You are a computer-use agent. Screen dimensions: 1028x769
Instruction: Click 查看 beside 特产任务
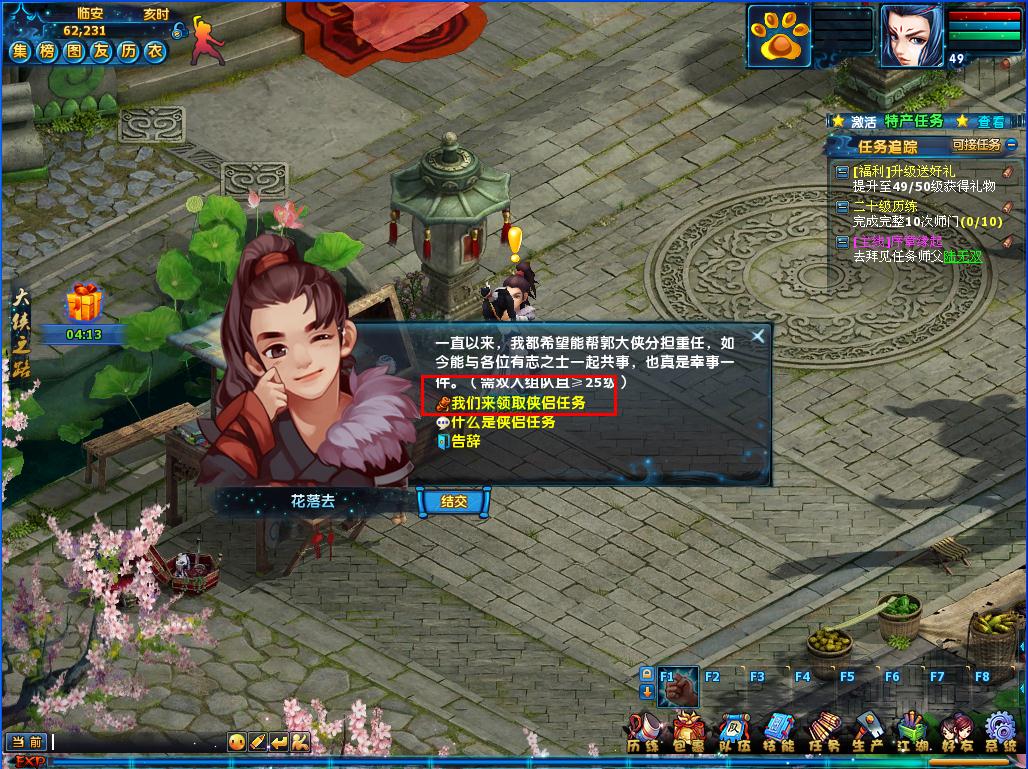coord(991,121)
